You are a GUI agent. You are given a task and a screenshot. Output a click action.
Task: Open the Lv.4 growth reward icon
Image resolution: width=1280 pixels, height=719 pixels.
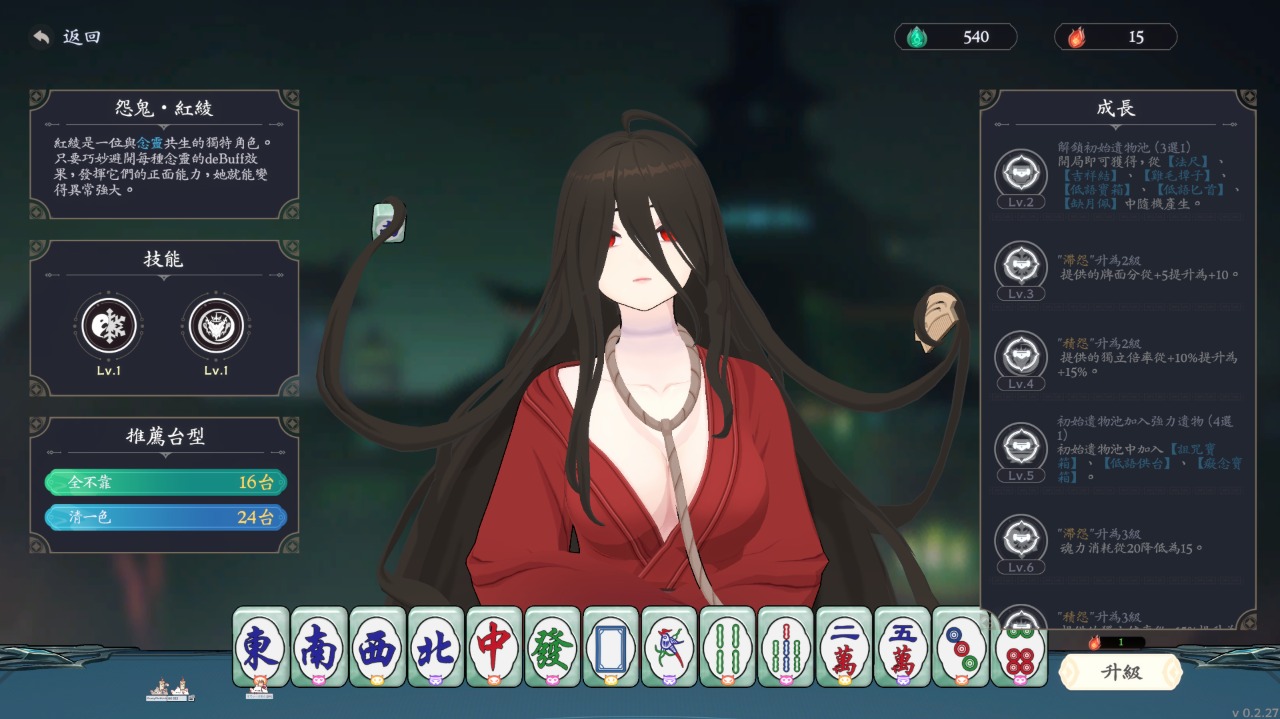1020,356
